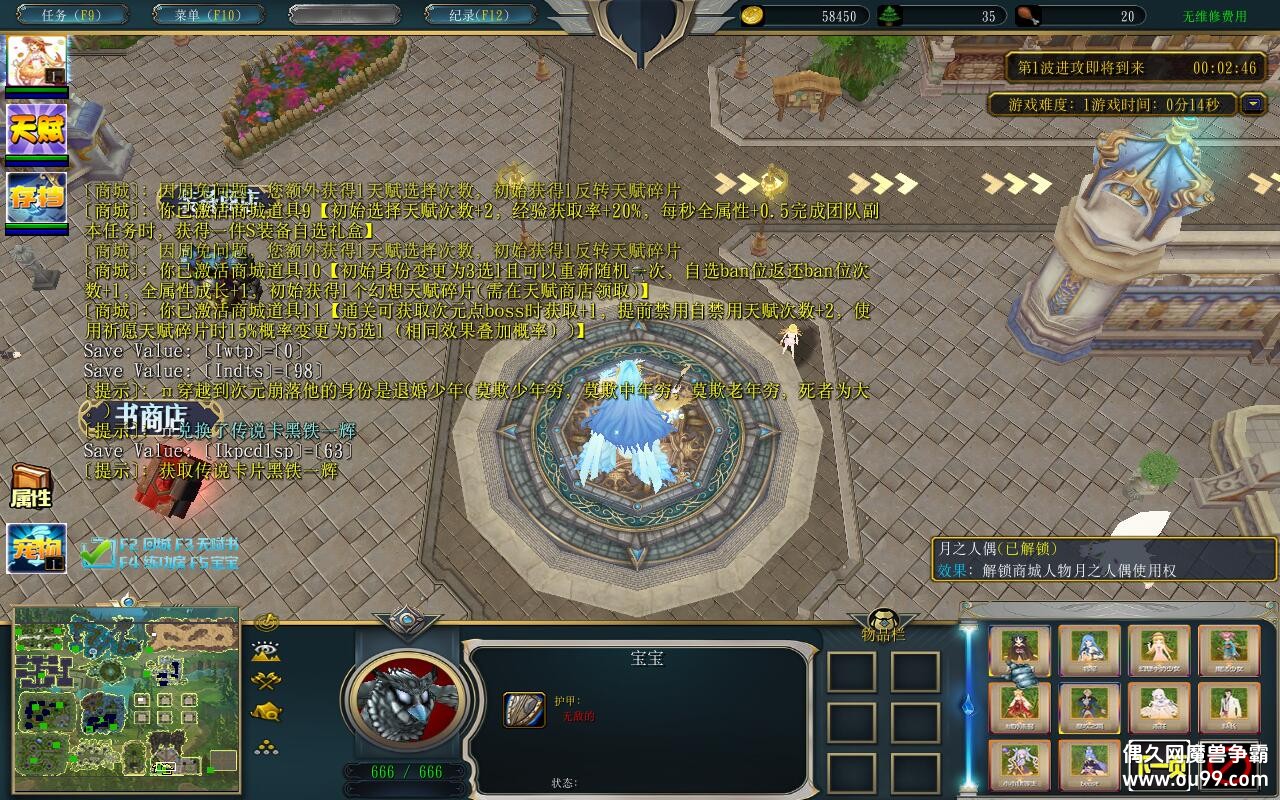Click the 下一页 next page button
This screenshot has width=1280, height=800.
pos(1160,765)
